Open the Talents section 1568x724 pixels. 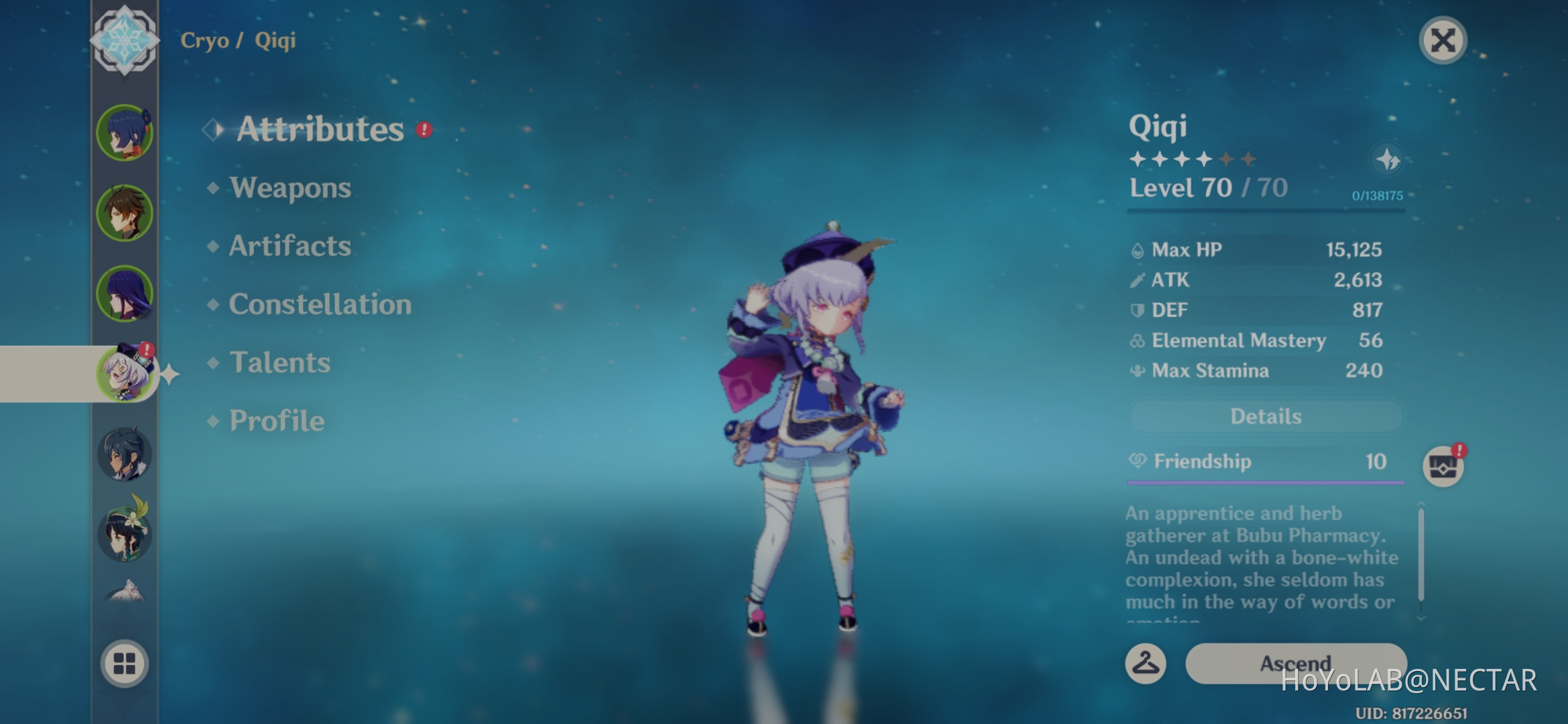tap(279, 362)
